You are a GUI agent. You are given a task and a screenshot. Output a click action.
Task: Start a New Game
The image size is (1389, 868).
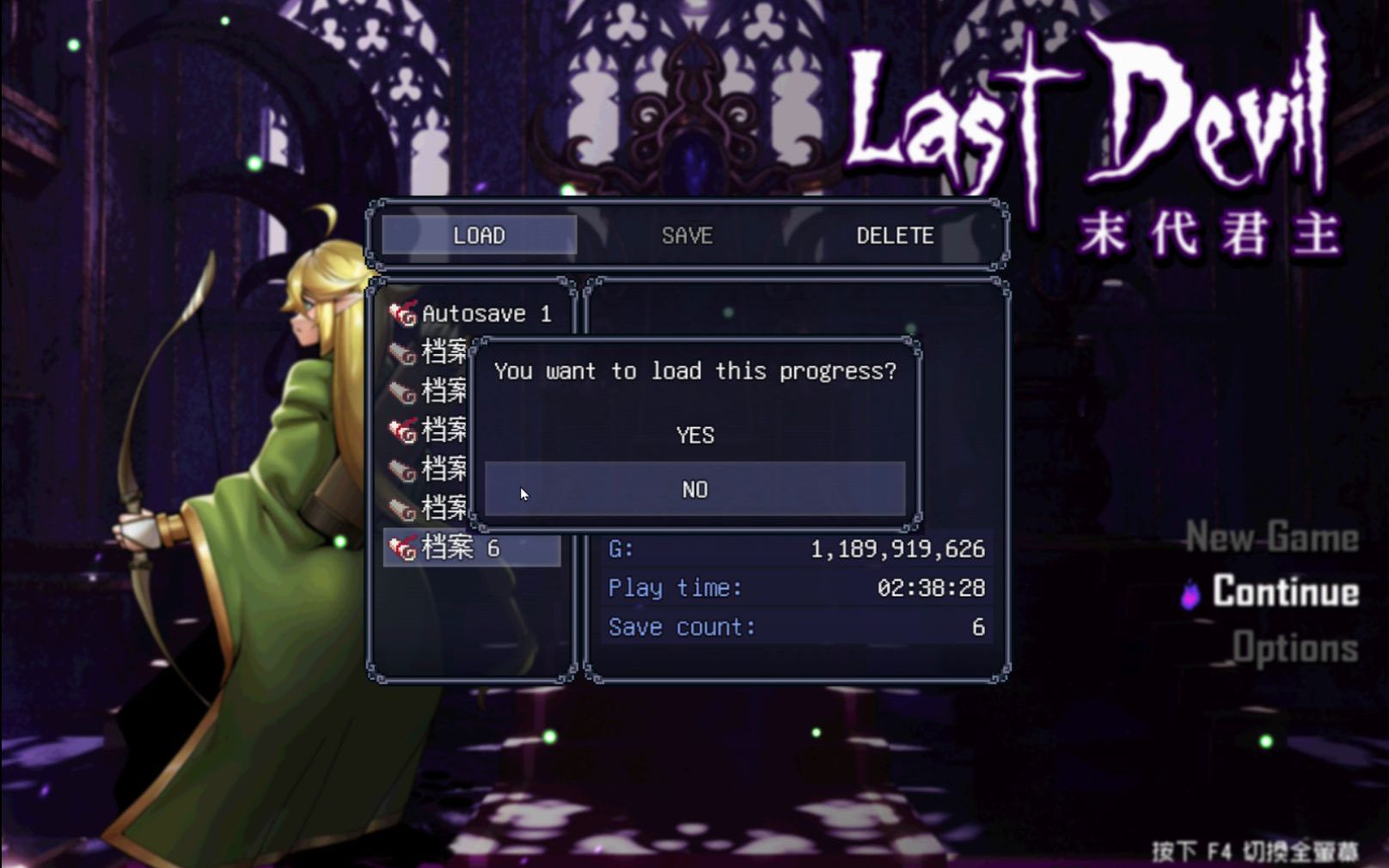coord(1276,539)
